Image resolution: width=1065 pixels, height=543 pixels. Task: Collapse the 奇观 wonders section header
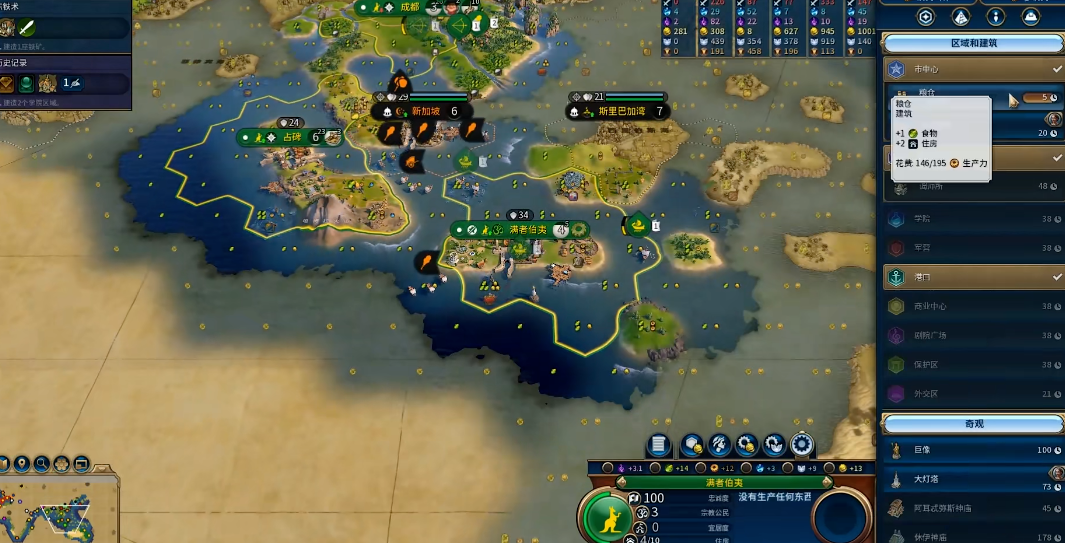[x=972, y=424]
